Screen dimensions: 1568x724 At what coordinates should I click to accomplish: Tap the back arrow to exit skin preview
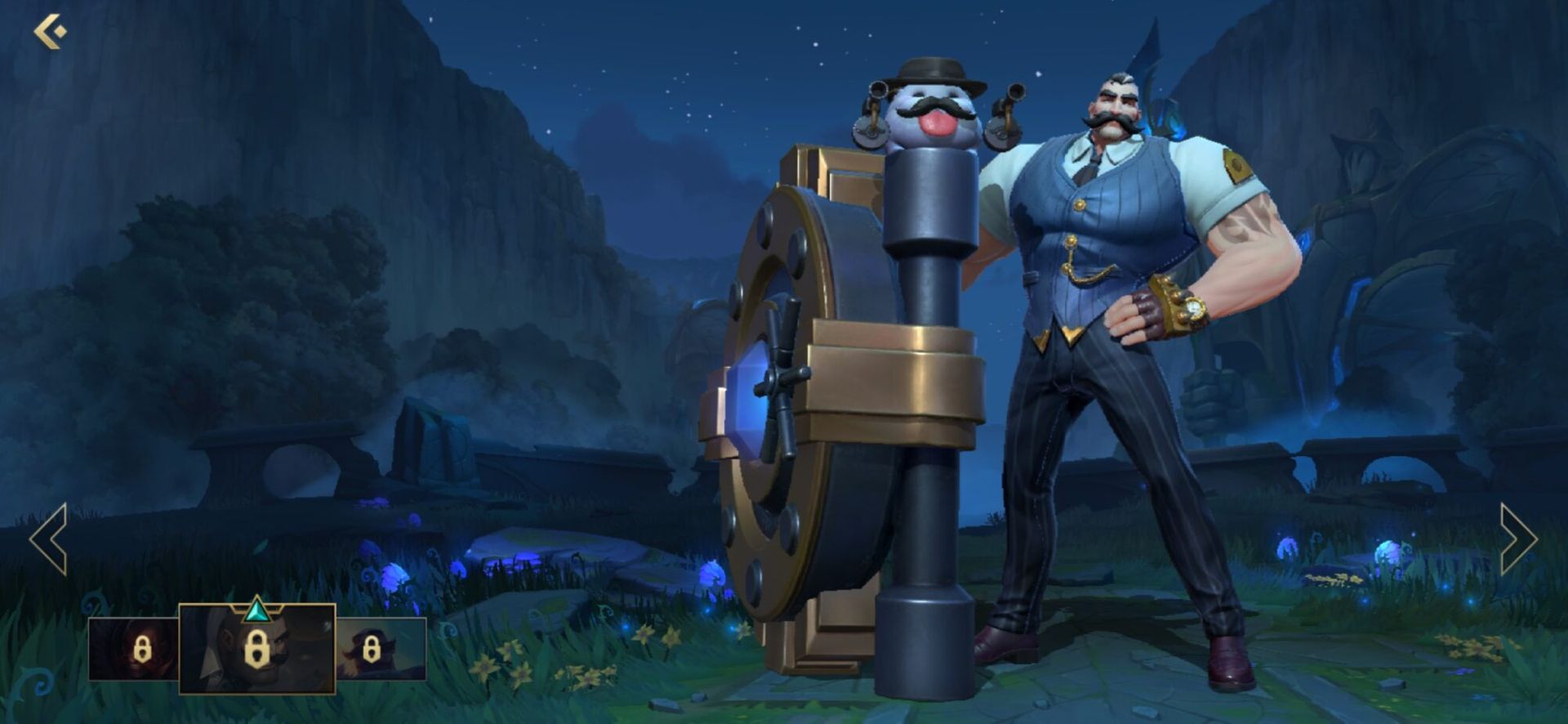[x=47, y=31]
